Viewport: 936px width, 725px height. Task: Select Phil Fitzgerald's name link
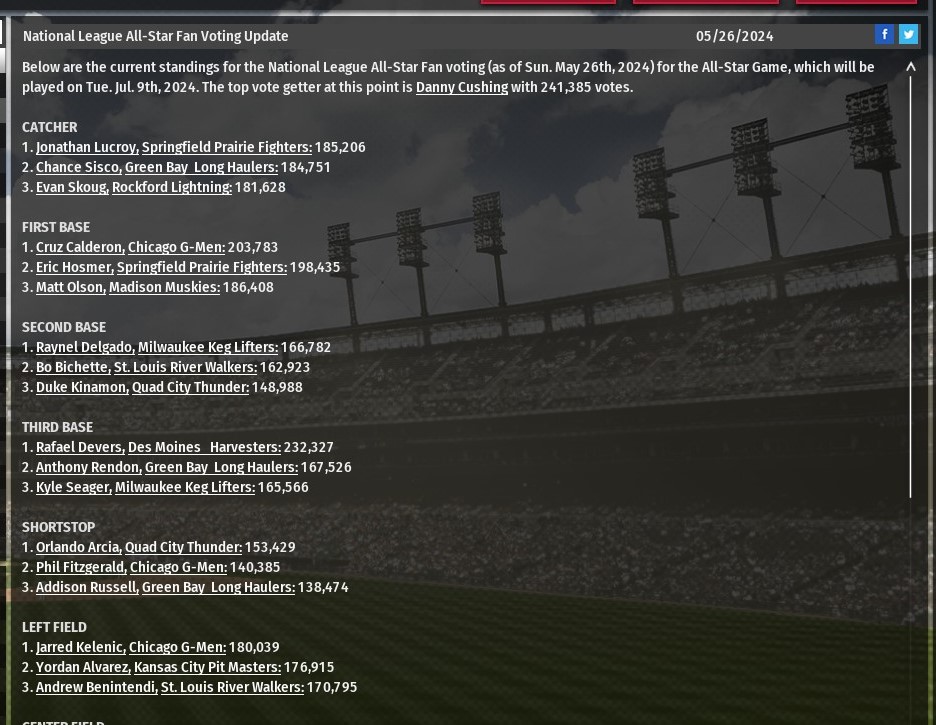[x=80, y=567]
